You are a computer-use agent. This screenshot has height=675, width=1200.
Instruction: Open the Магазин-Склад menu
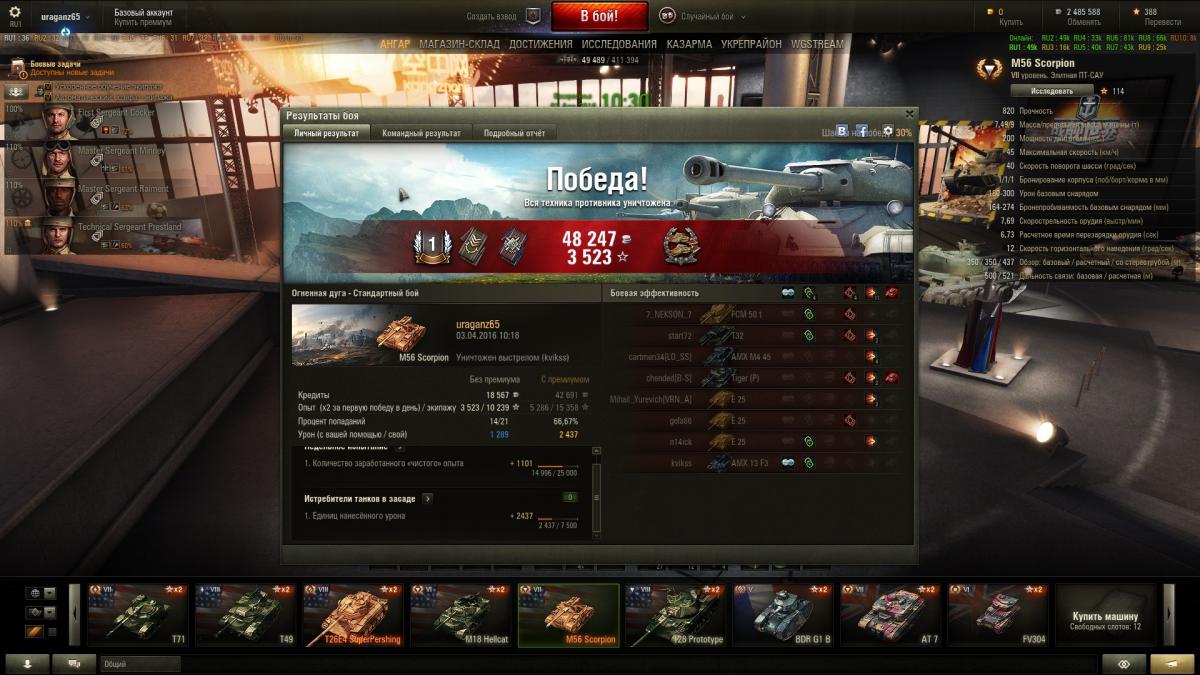[459, 44]
